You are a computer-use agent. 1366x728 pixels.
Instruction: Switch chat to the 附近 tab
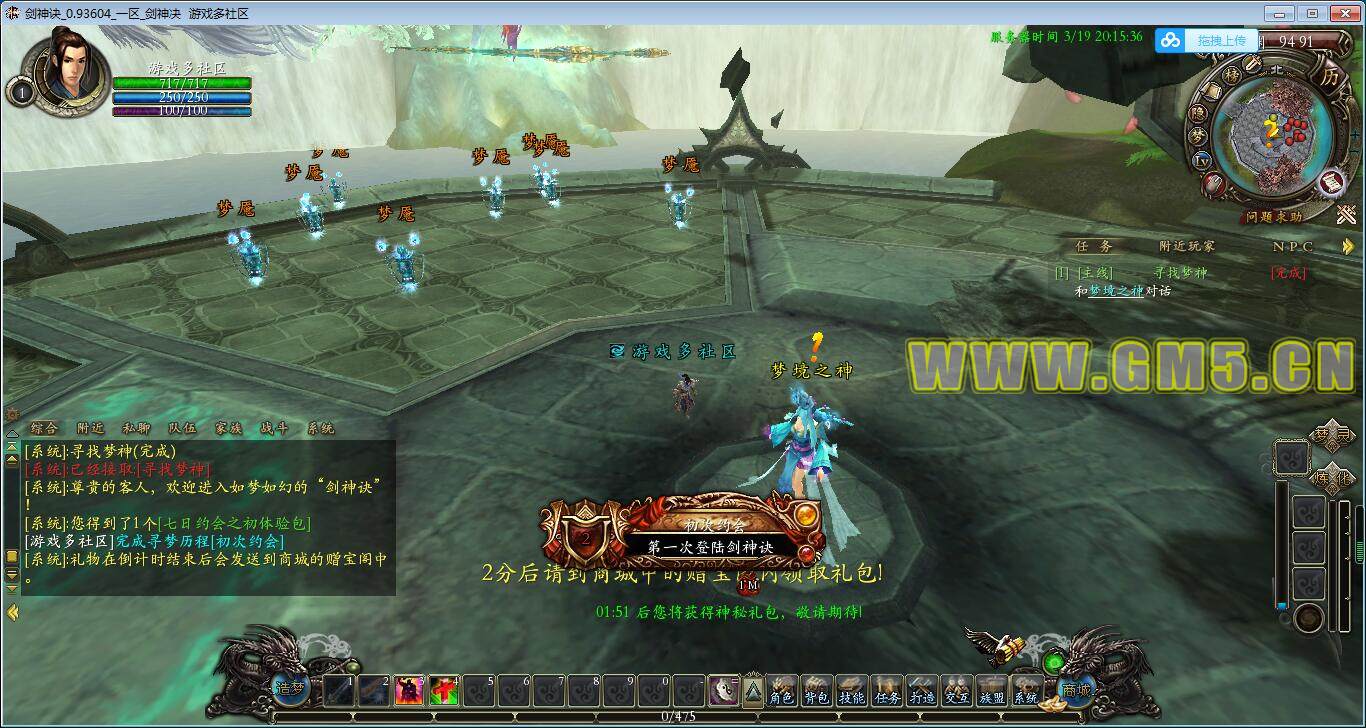(x=90, y=428)
